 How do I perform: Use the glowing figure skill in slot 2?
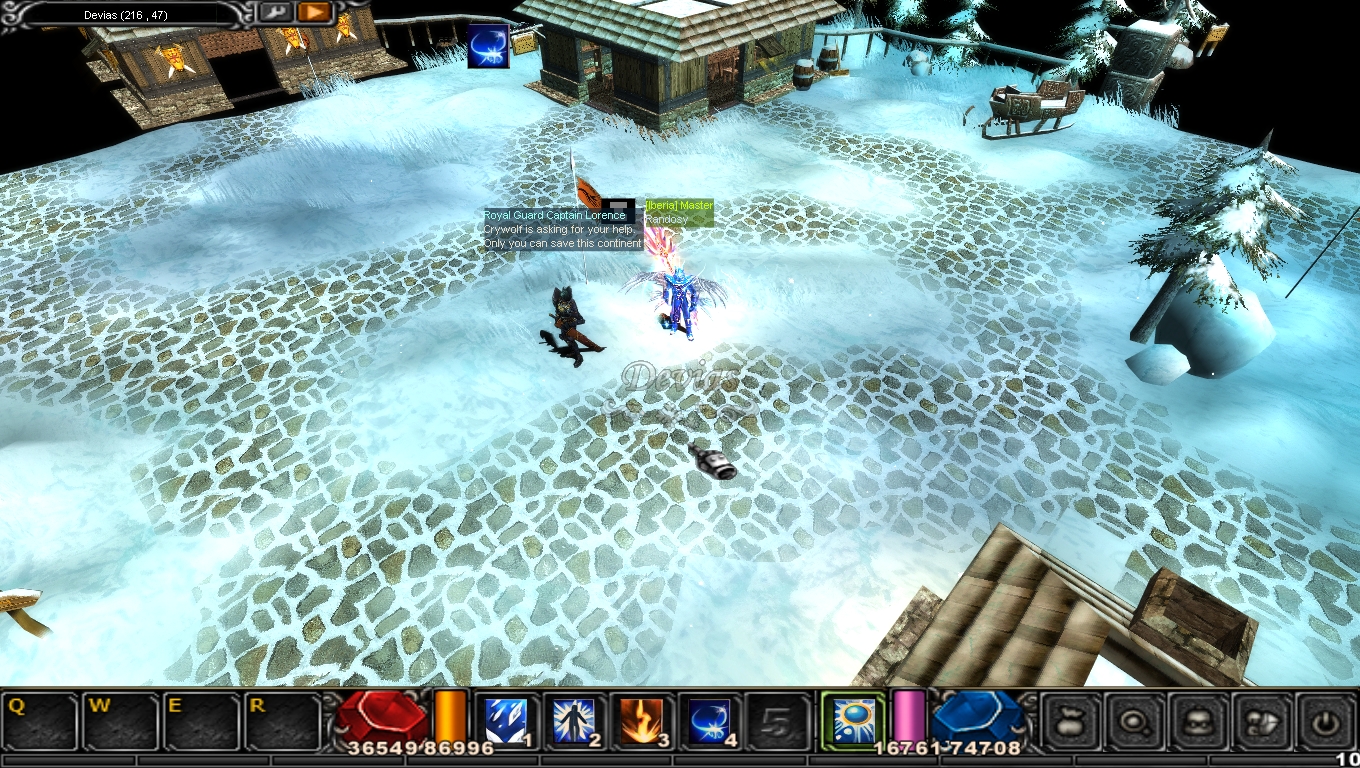(574, 721)
